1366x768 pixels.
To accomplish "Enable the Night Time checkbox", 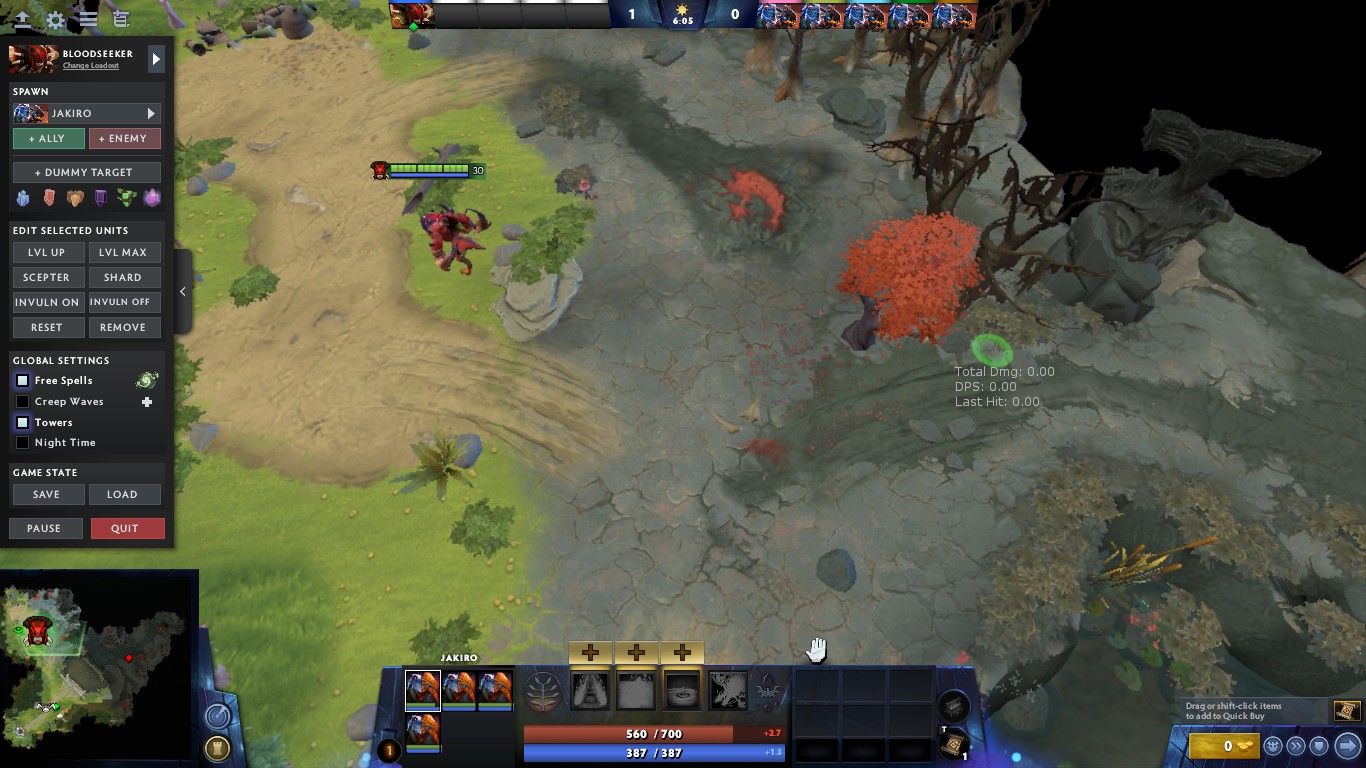I will 21,442.
